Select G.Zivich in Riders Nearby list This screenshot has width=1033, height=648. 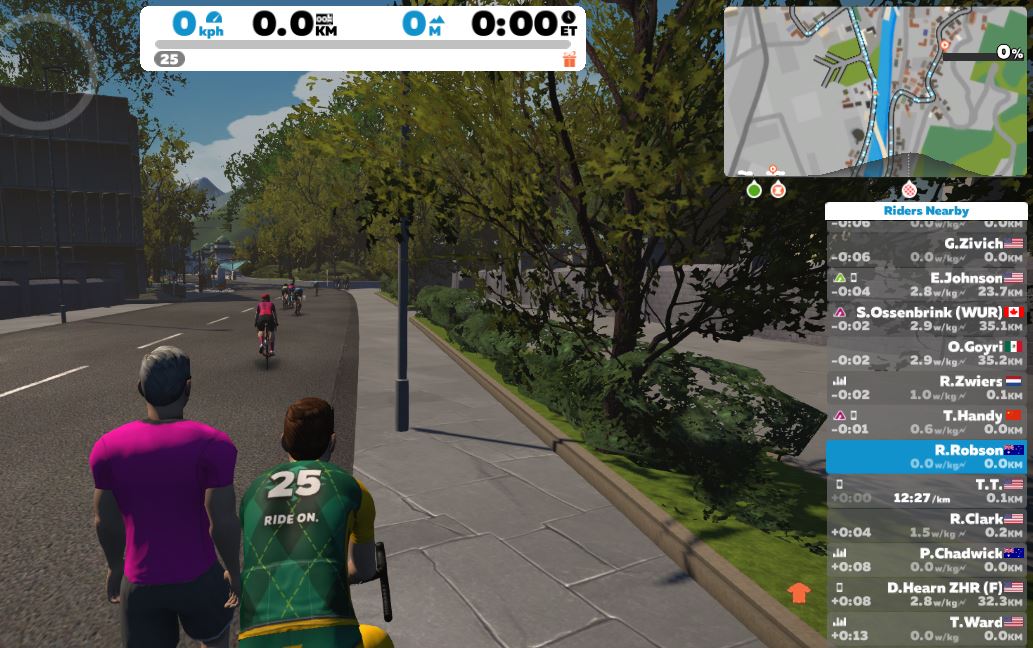[x=926, y=250]
